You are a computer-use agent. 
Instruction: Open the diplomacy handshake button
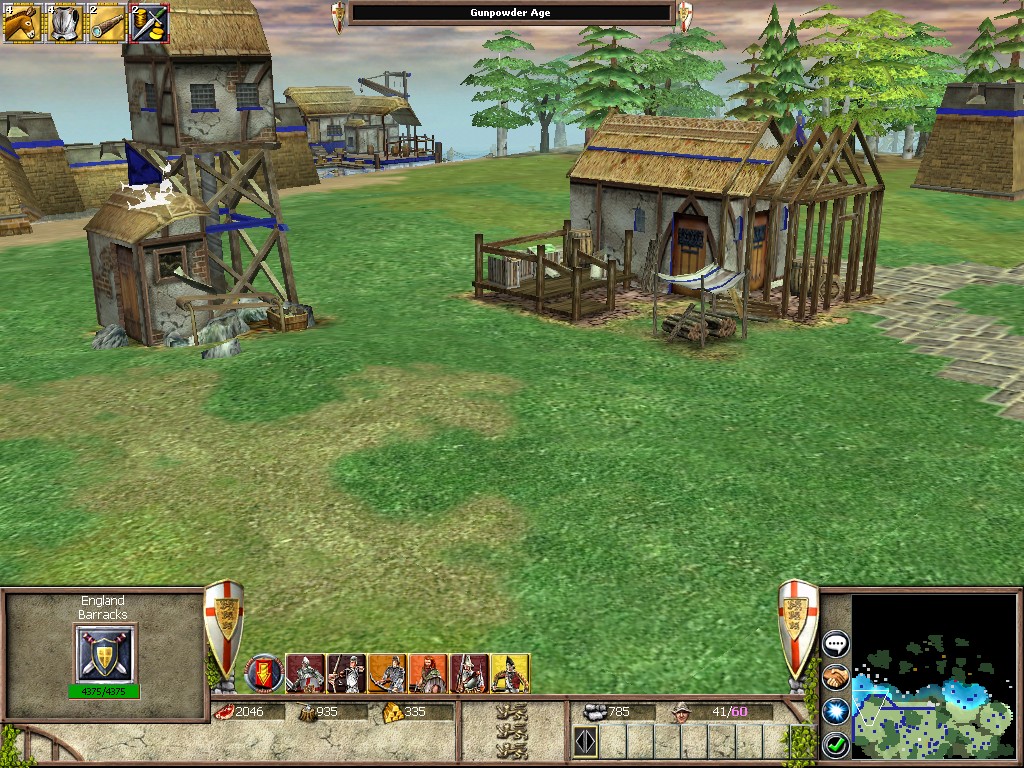(x=836, y=678)
